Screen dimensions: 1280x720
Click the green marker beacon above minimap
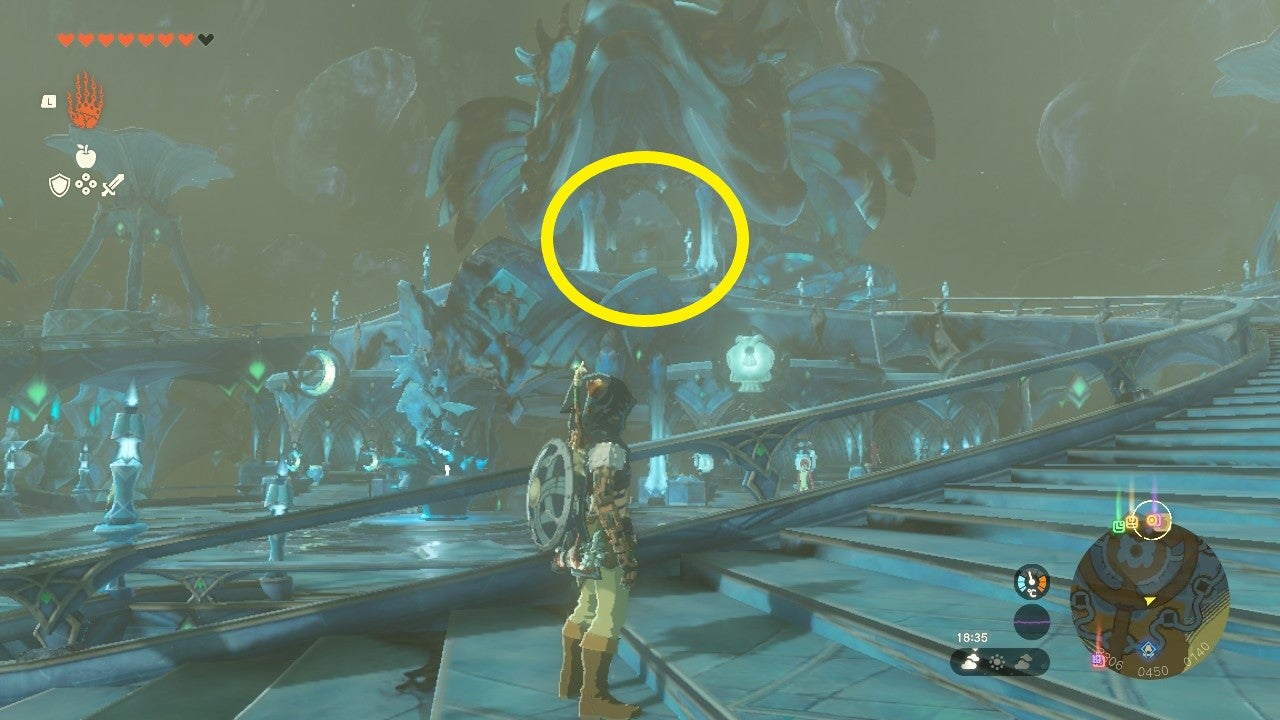(x=1119, y=524)
